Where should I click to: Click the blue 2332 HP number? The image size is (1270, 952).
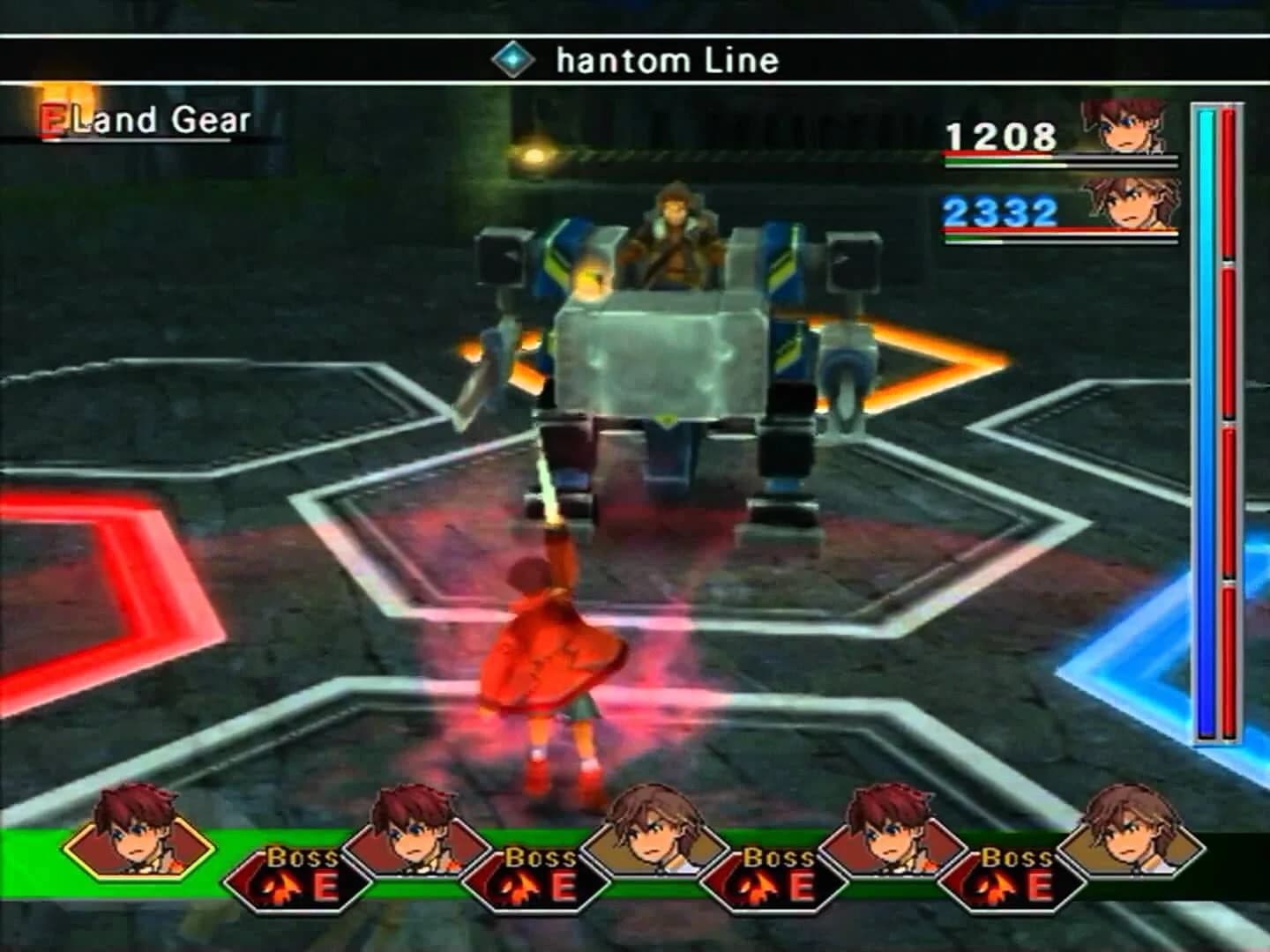click(x=997, y=212)
